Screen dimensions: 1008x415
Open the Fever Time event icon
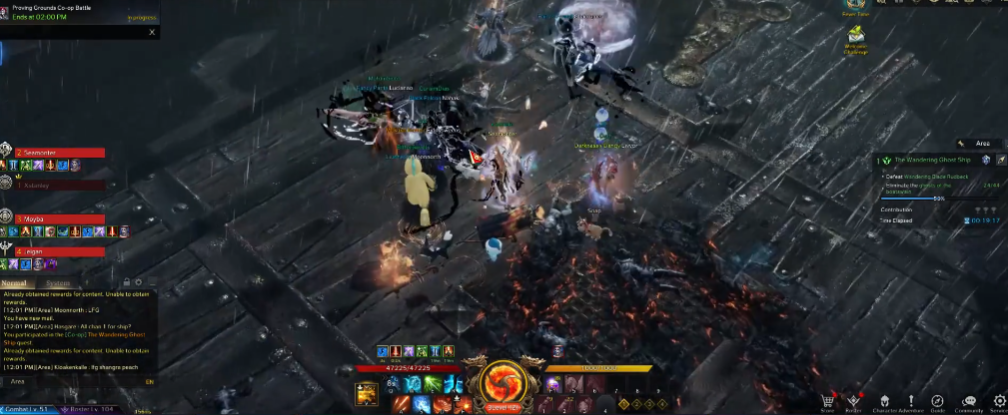coord(856,6)
